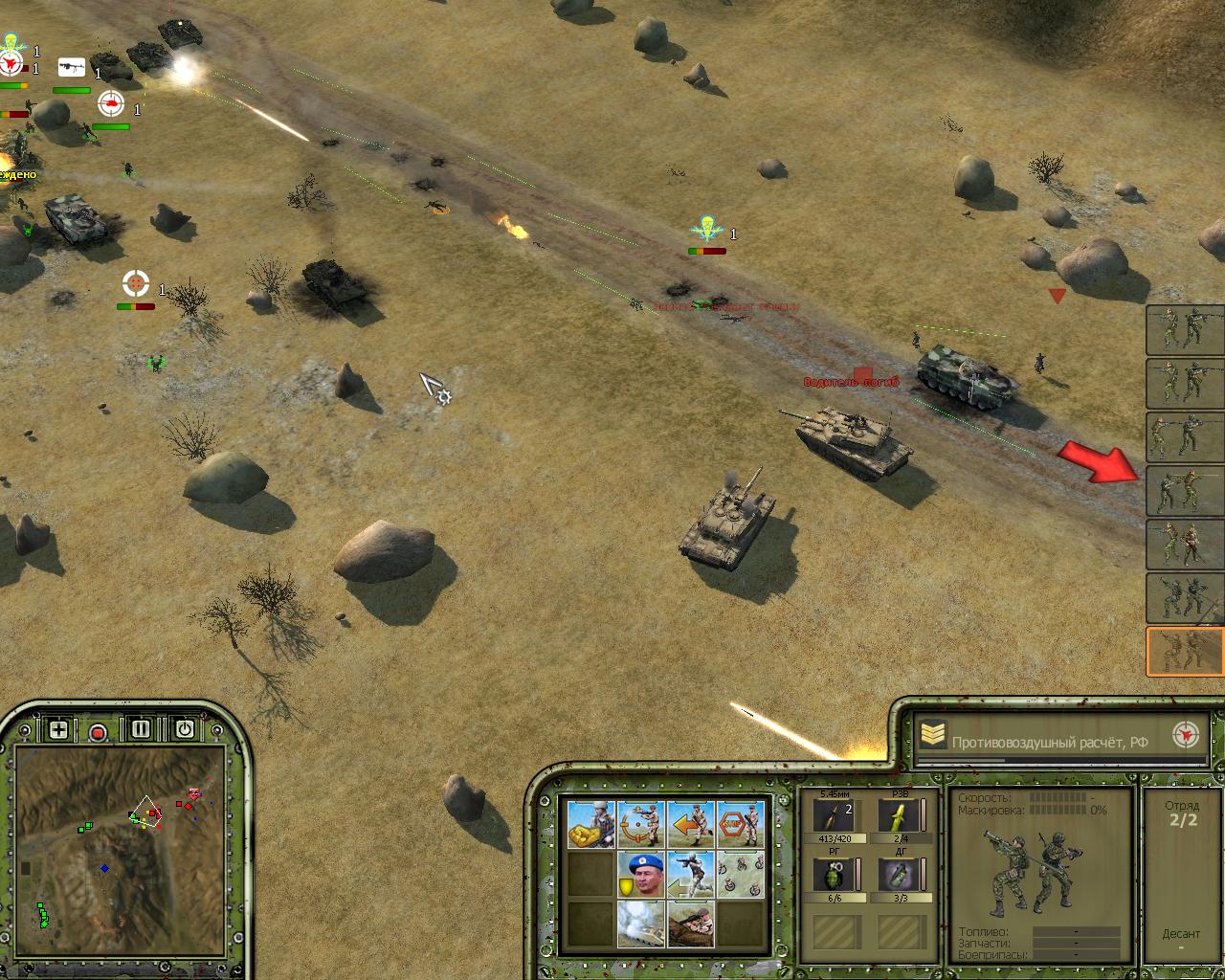Open the power menu button above minimap
Image resolution: width=1225 pixels, height=980 pixels.
pos(184,729)
